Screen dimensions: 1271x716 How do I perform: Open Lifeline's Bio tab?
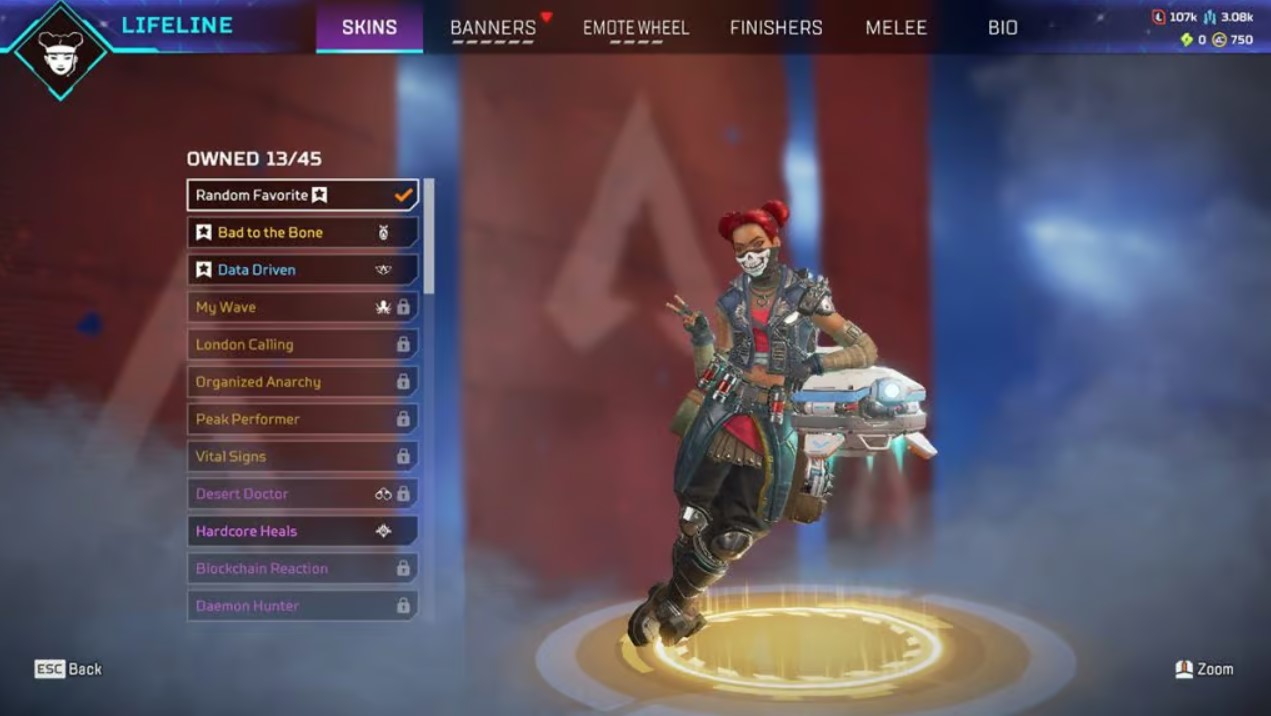pyautogui.click(x=1002, y=28)
